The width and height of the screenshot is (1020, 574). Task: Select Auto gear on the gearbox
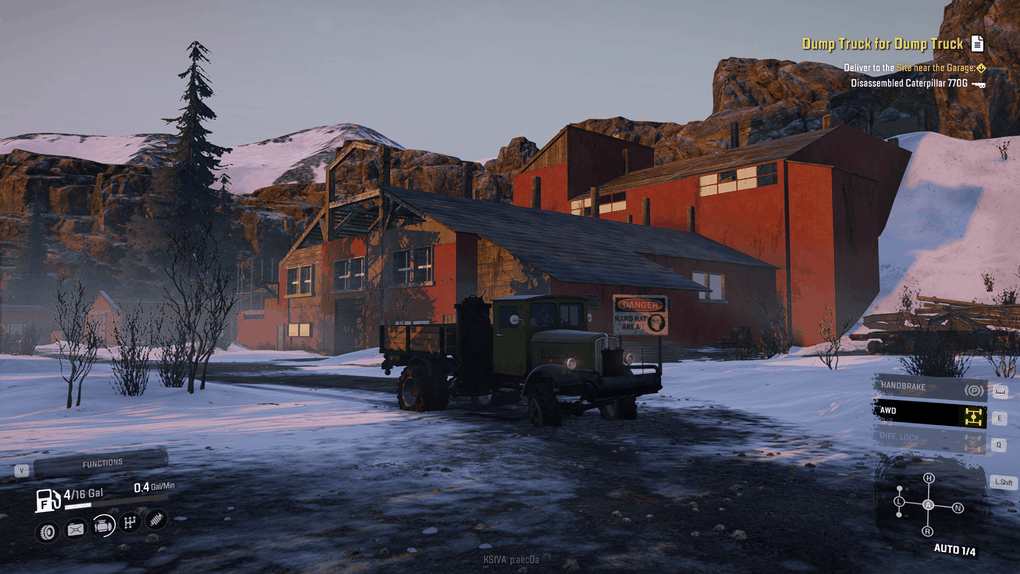pyautogui.click(x=928, y=504)
